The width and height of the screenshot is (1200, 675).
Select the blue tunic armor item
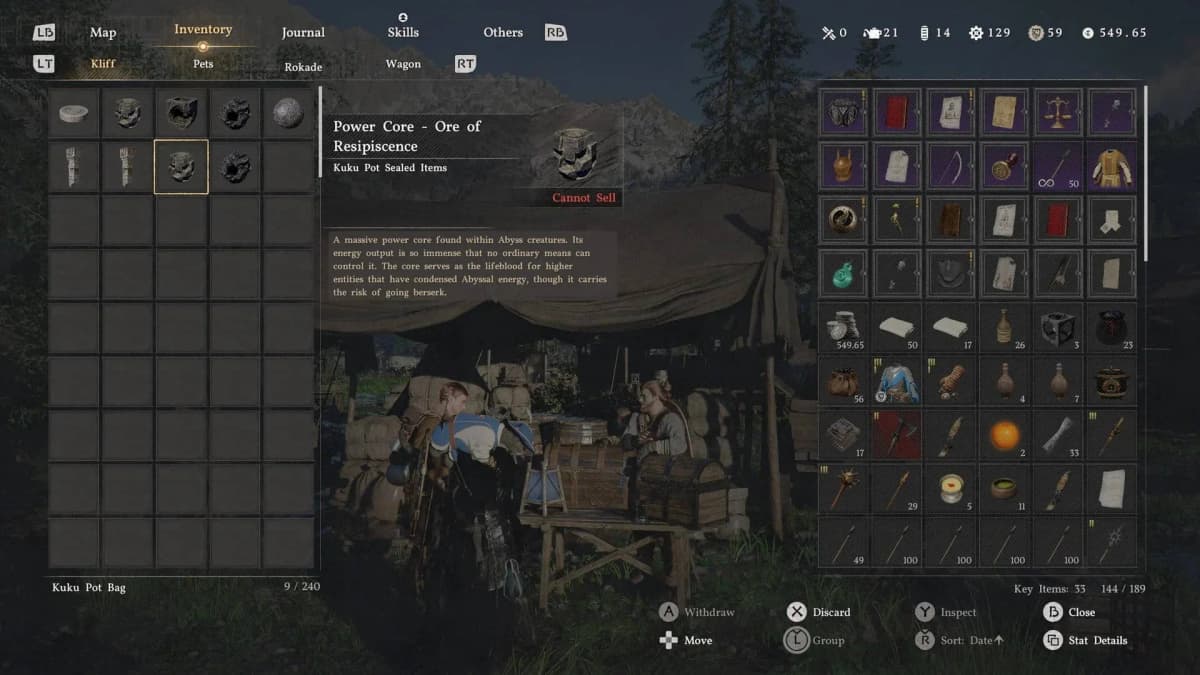click(x=897, y=381)
